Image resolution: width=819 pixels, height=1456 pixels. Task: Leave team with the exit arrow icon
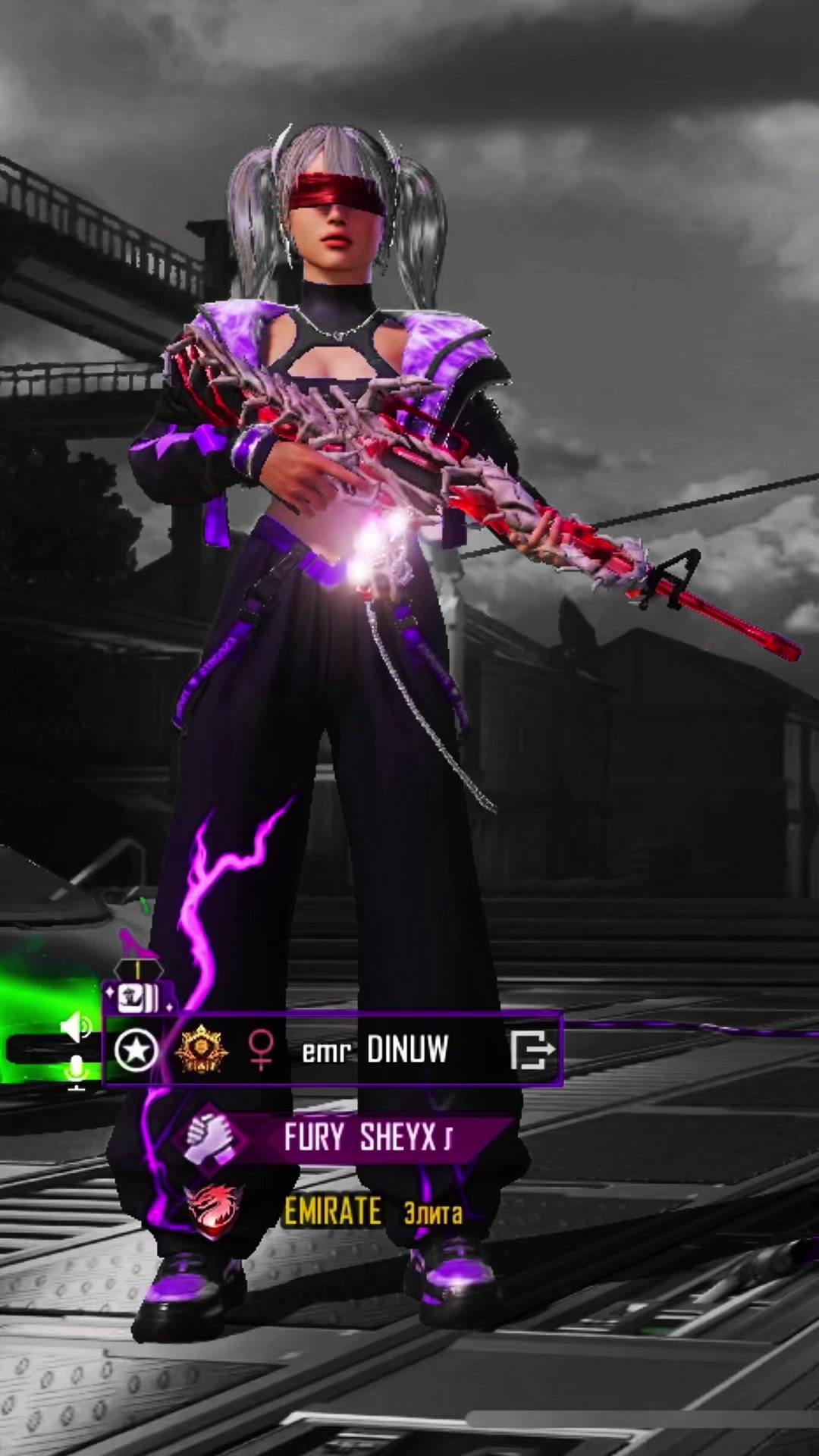533,1050
